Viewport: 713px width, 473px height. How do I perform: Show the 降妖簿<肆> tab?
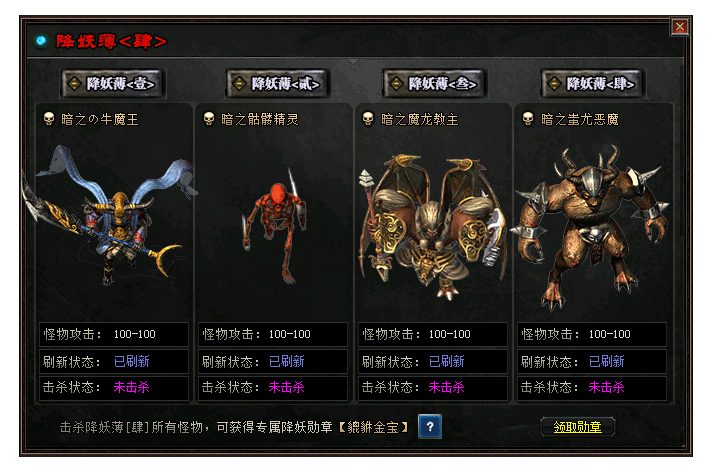tap(593, 84)
